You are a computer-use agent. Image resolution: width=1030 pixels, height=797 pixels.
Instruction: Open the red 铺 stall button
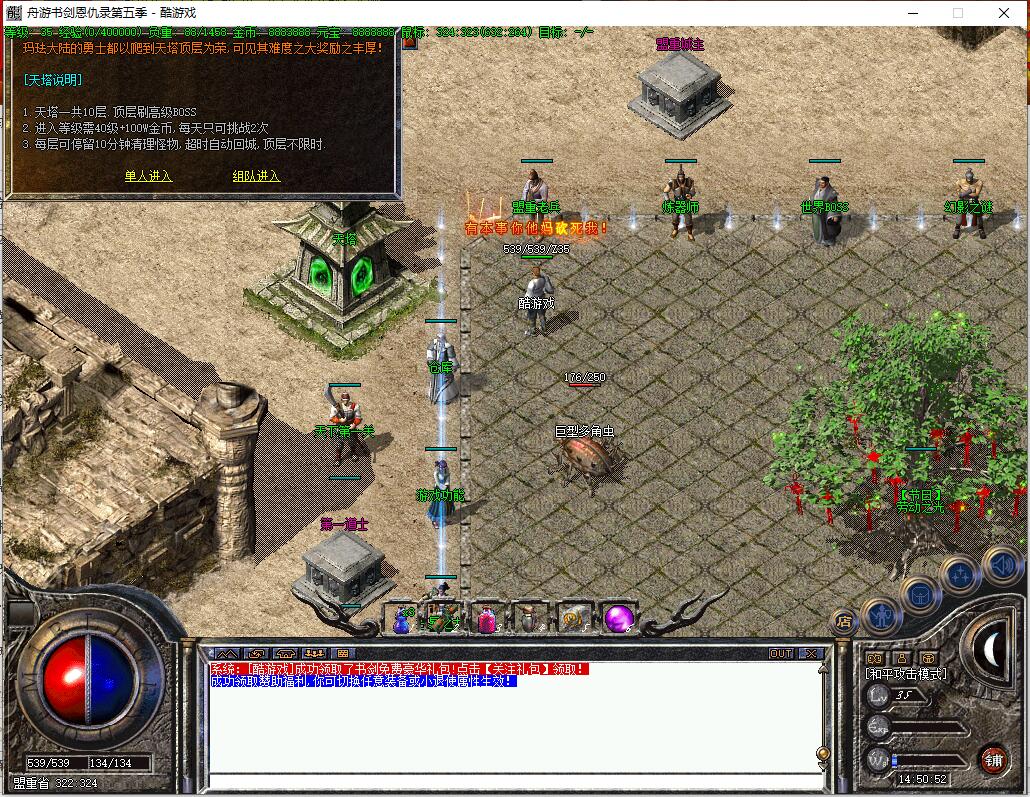[993, 759]
